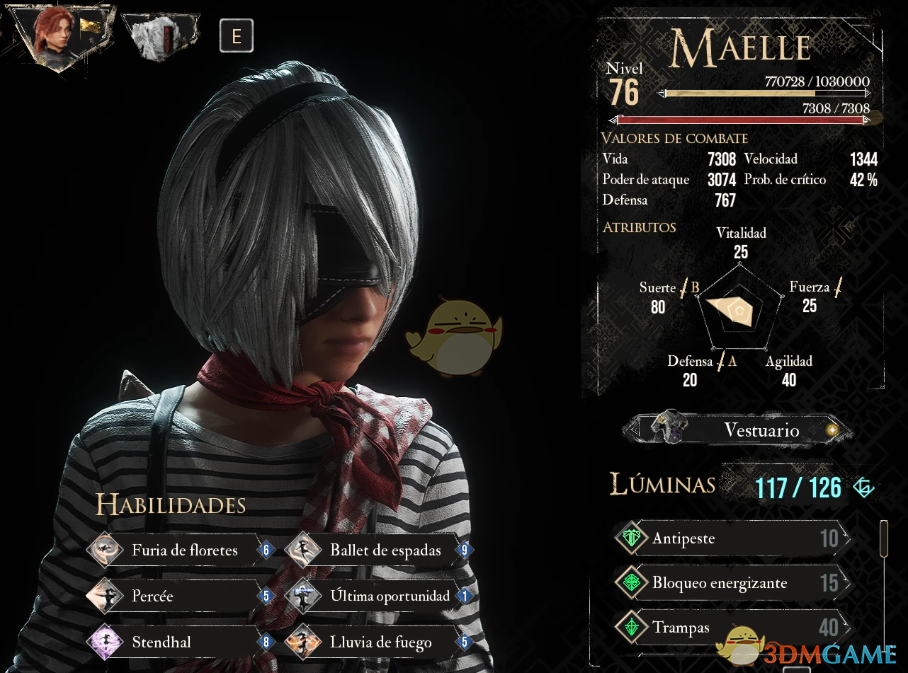Select the Agilidad attribute
The width and height of the screenshot is (908, 673).
788,370
